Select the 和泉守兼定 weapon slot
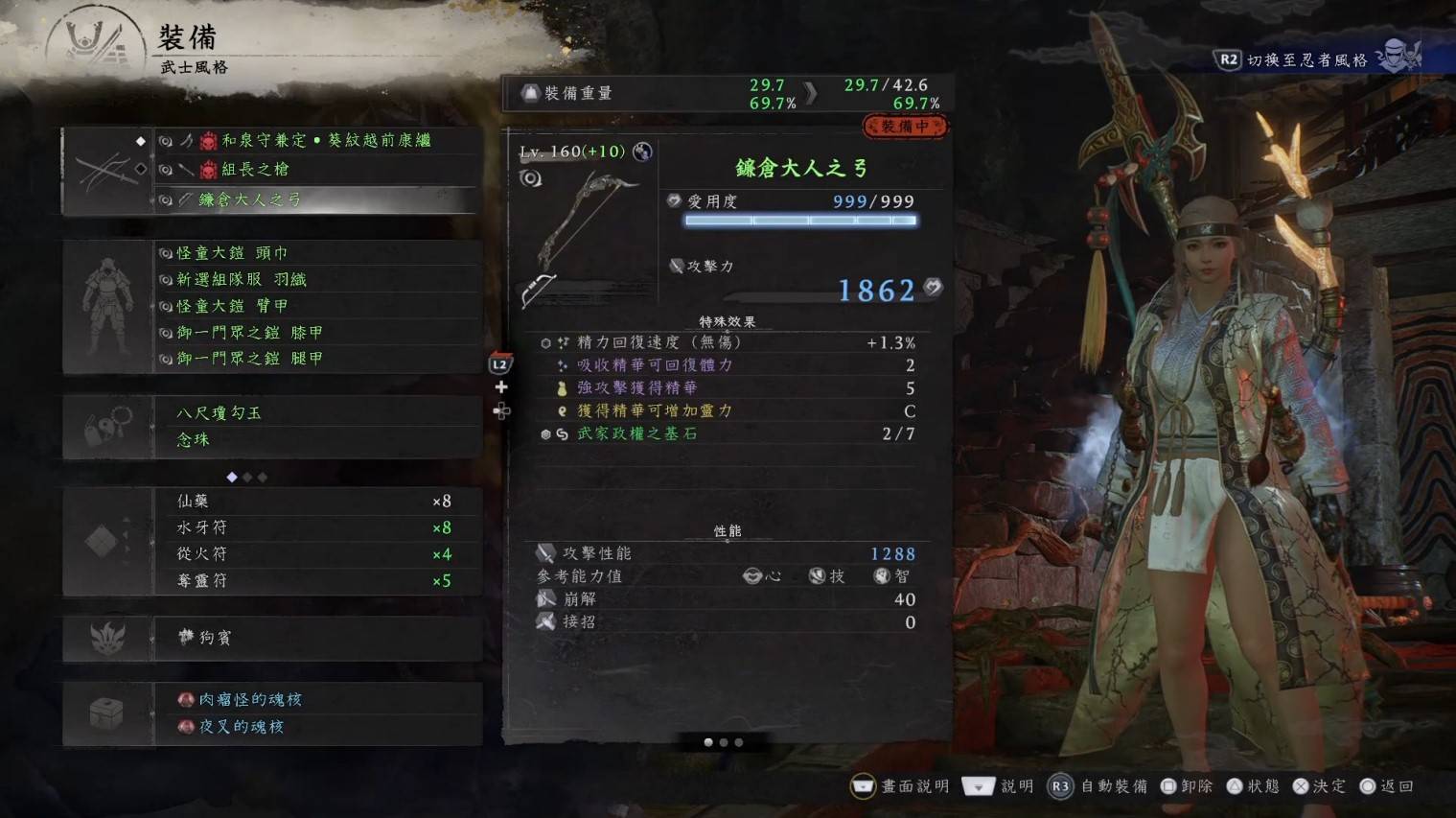 pyautogui.click(x=326, y=141)
